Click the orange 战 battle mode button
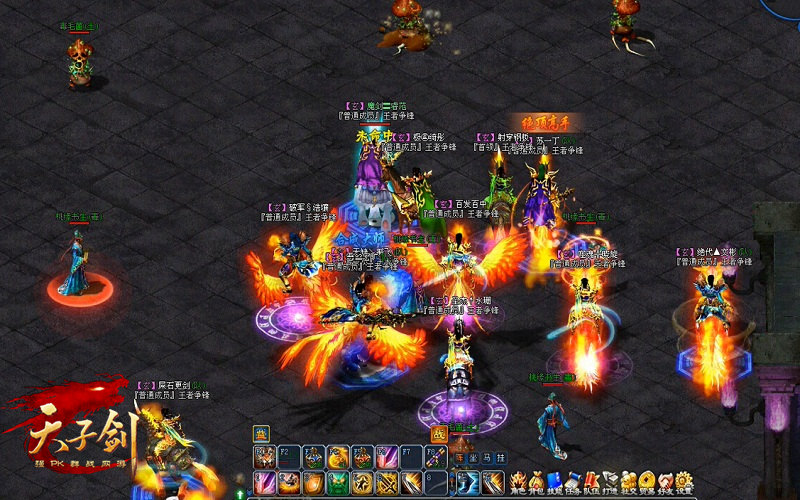This screenshot has width=800, height=500. [x=438, y=434]
